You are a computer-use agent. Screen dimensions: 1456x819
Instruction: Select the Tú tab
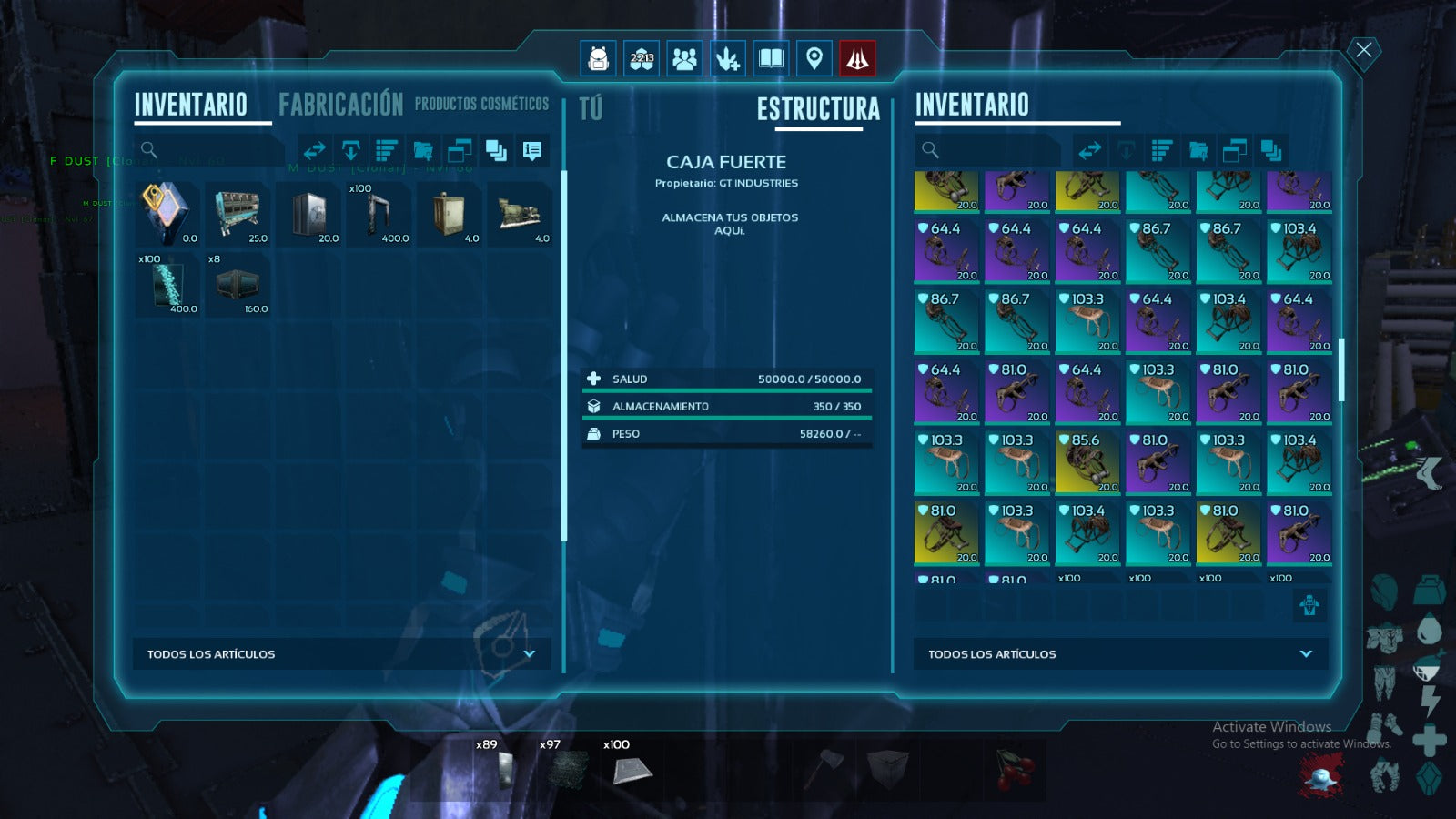591,109
